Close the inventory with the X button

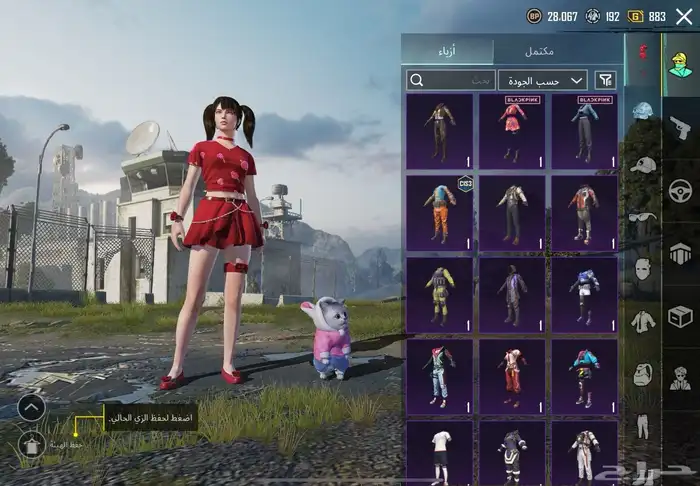coord(684,16)
